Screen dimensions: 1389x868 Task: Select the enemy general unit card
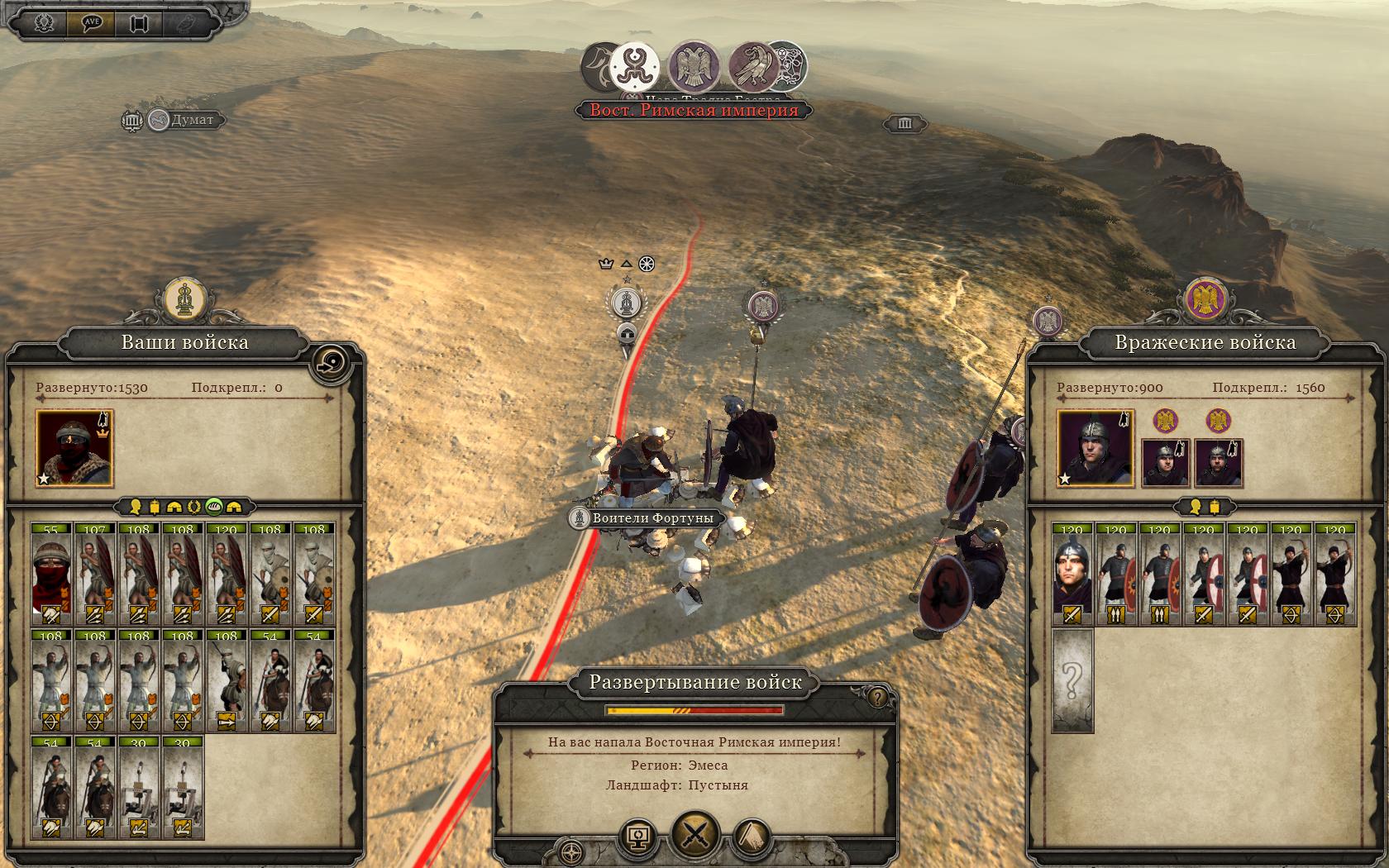coord(1072,574)
